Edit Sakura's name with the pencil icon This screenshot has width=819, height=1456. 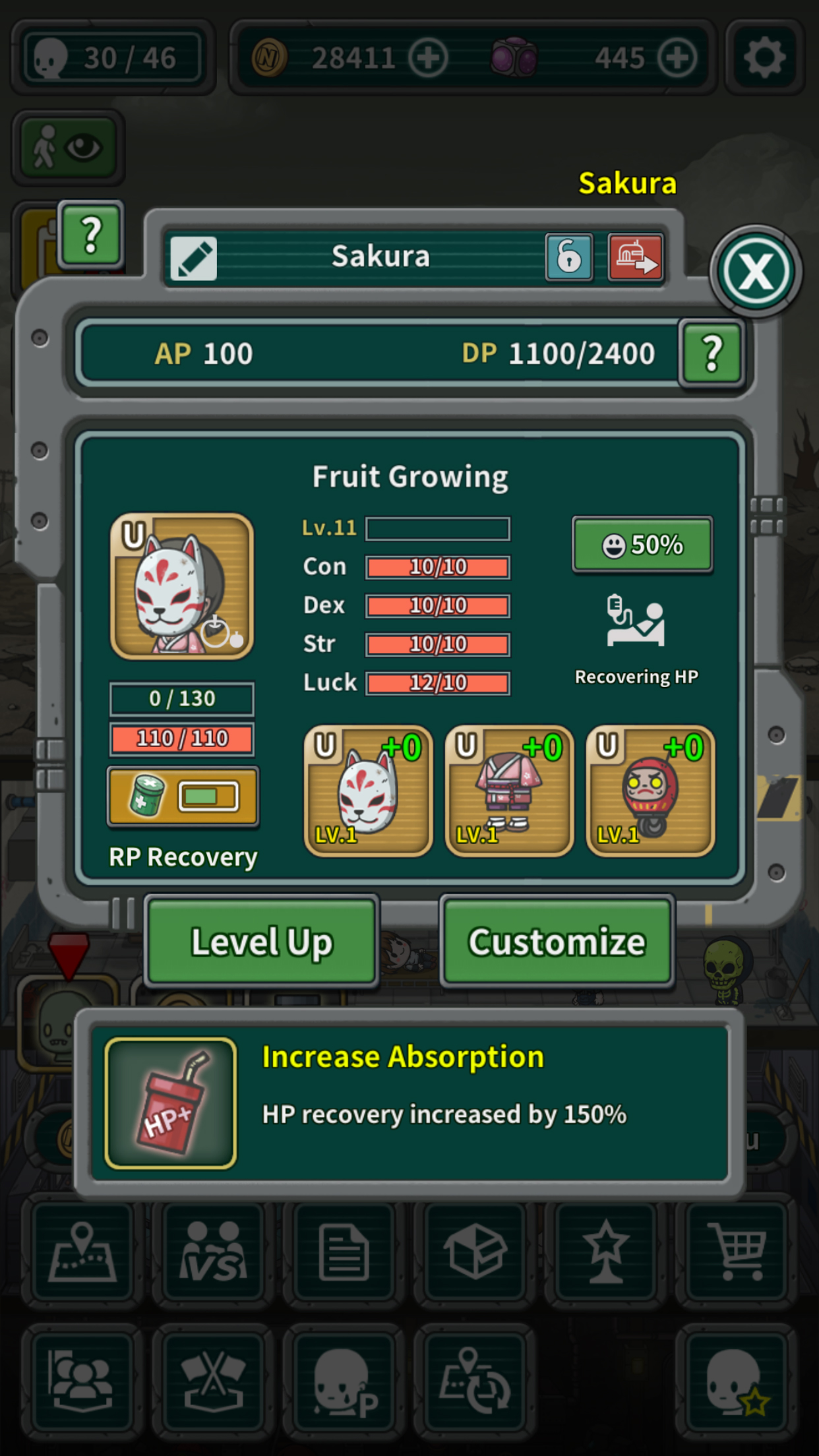[193, 258]
